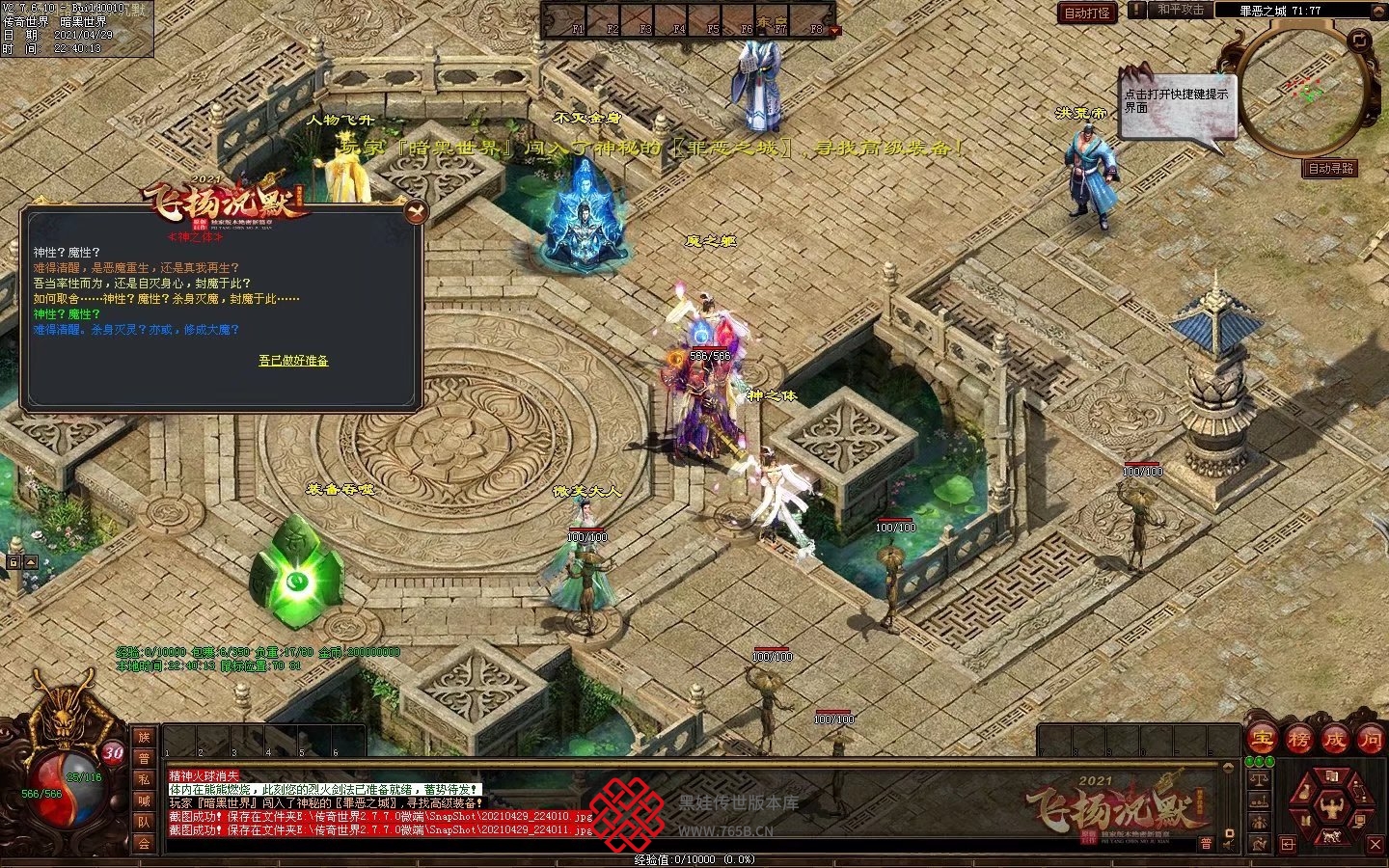The width and height of the screenshot is (1389, 868).
Task: Open the 自动寻路 auto-pathing button
Action: tap(1330, 168)
